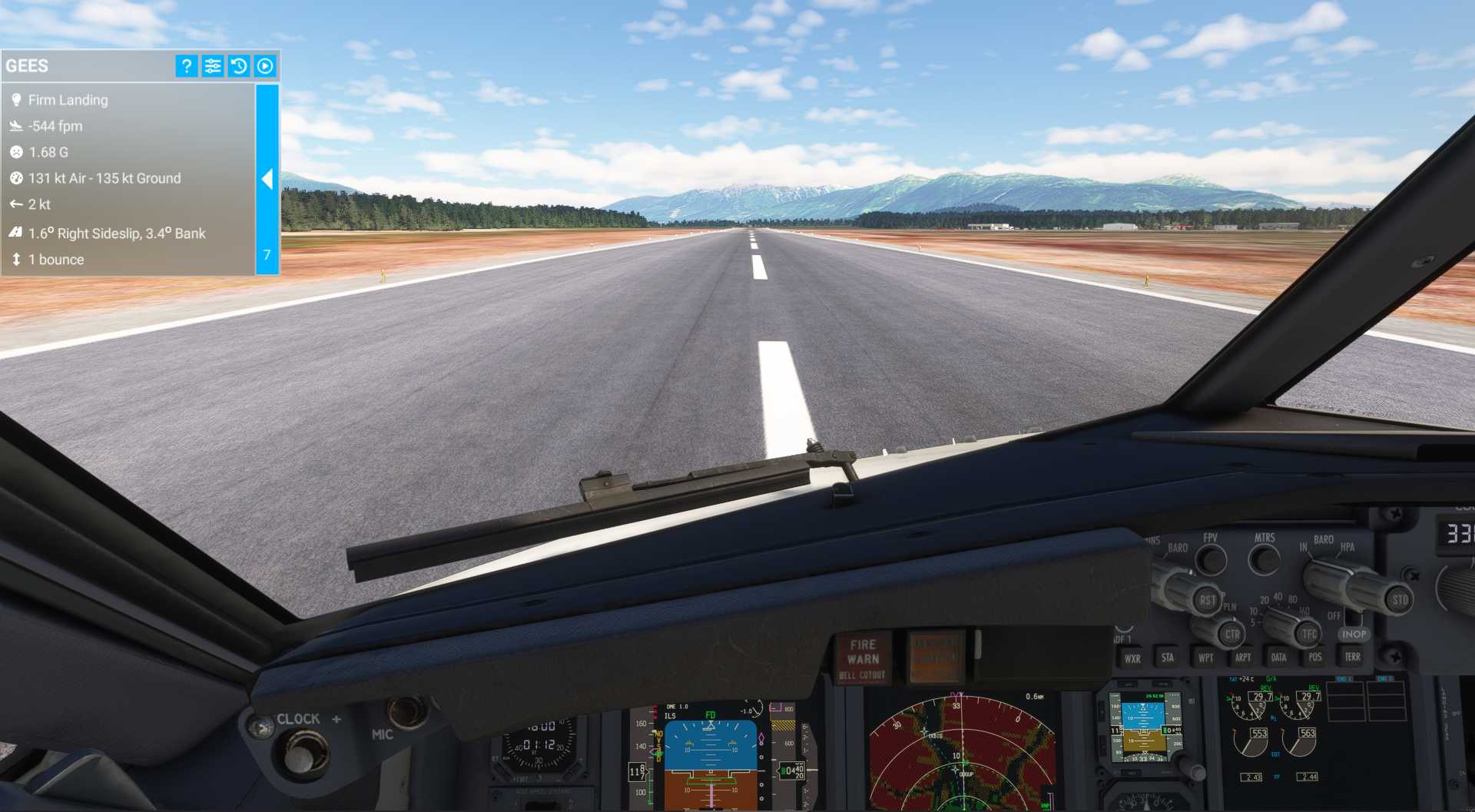The width and height of the screenshot is (1475, 812).
Task: Push the MTRS meters button
Action: click(1264, 560)
